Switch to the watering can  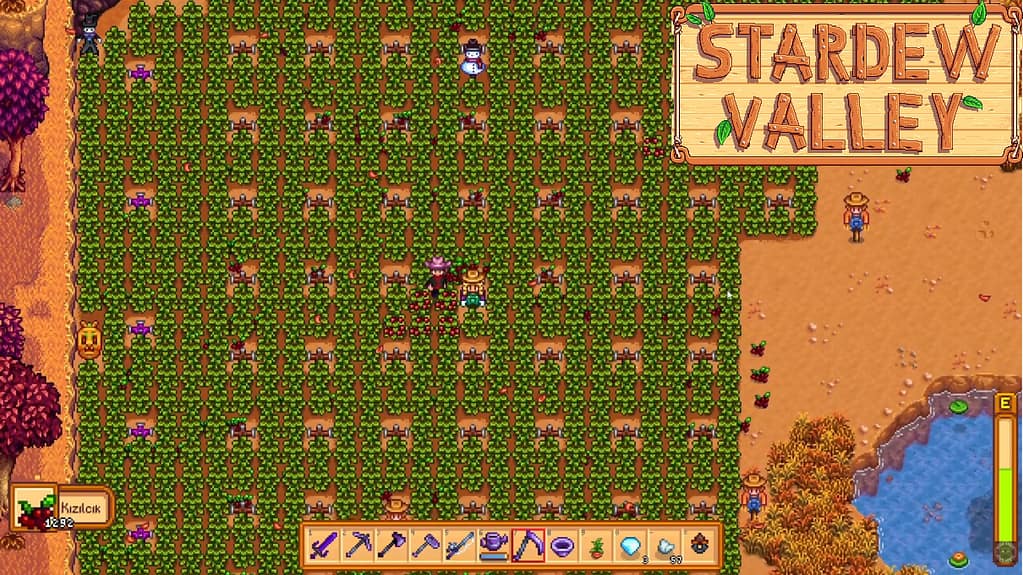point(494,545)
